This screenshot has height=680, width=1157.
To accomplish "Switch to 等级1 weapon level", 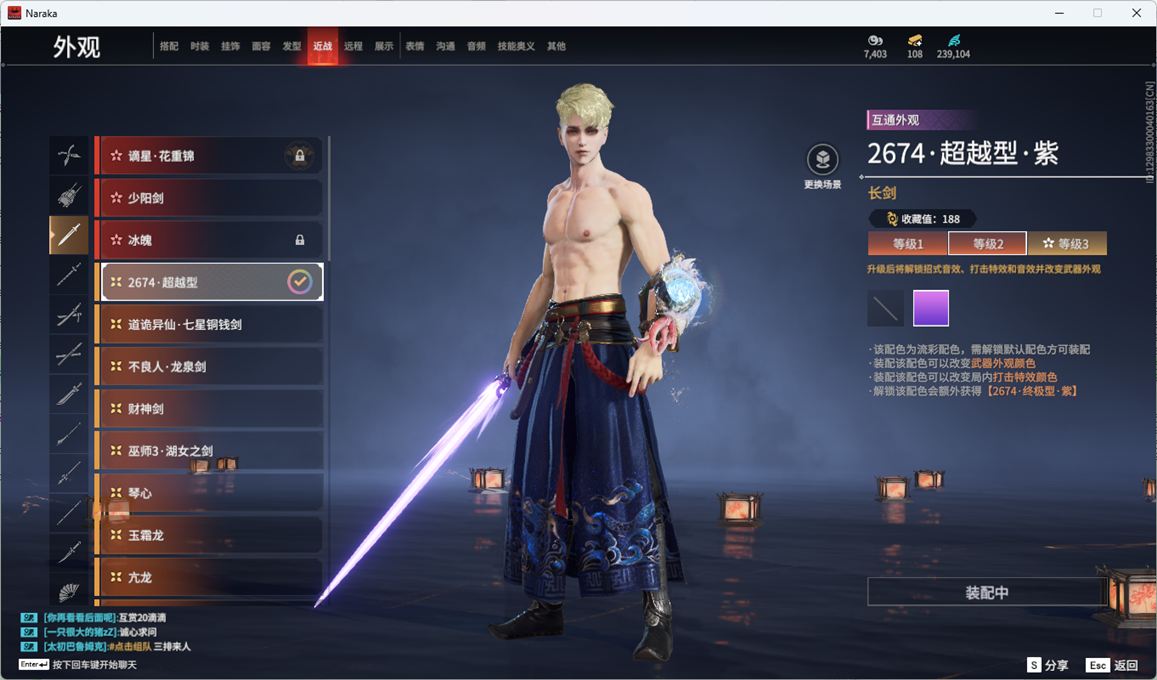I will [x=907, y=244].
